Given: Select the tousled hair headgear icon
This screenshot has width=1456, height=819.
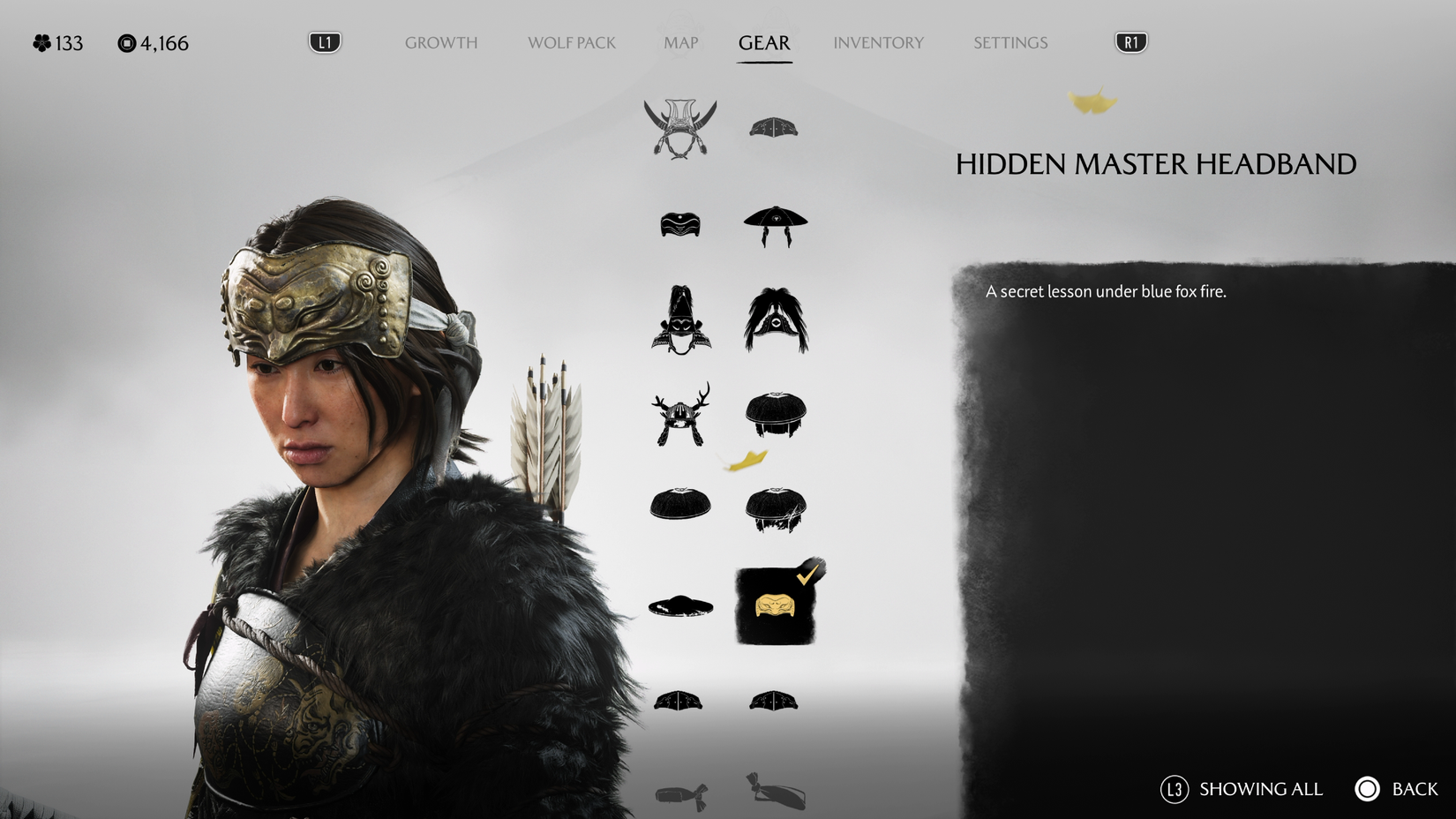Looking at the screenshot, I should 776,507.
